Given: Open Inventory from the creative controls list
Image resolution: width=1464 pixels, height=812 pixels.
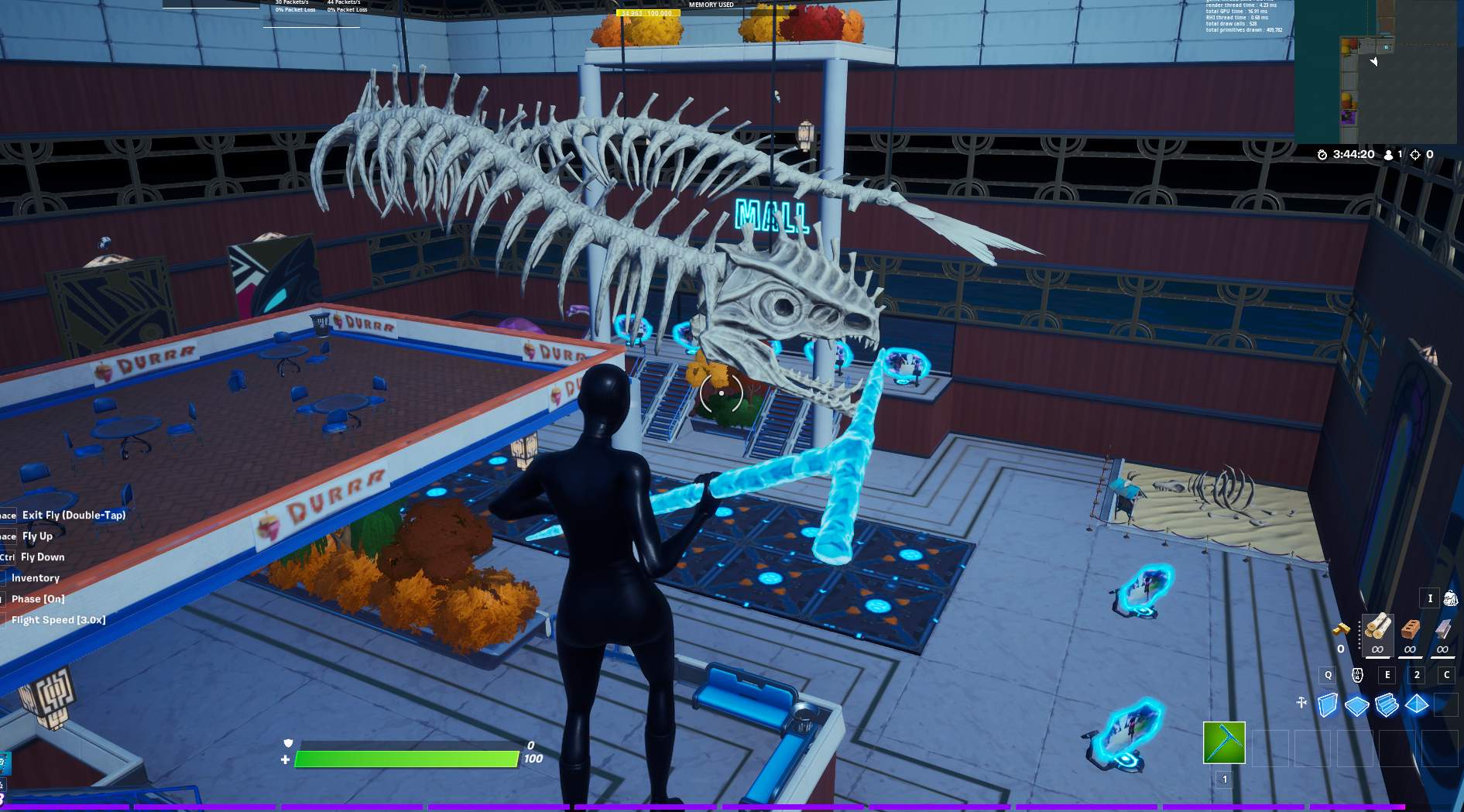Looking at the screenshot, I should click(35, 577).
